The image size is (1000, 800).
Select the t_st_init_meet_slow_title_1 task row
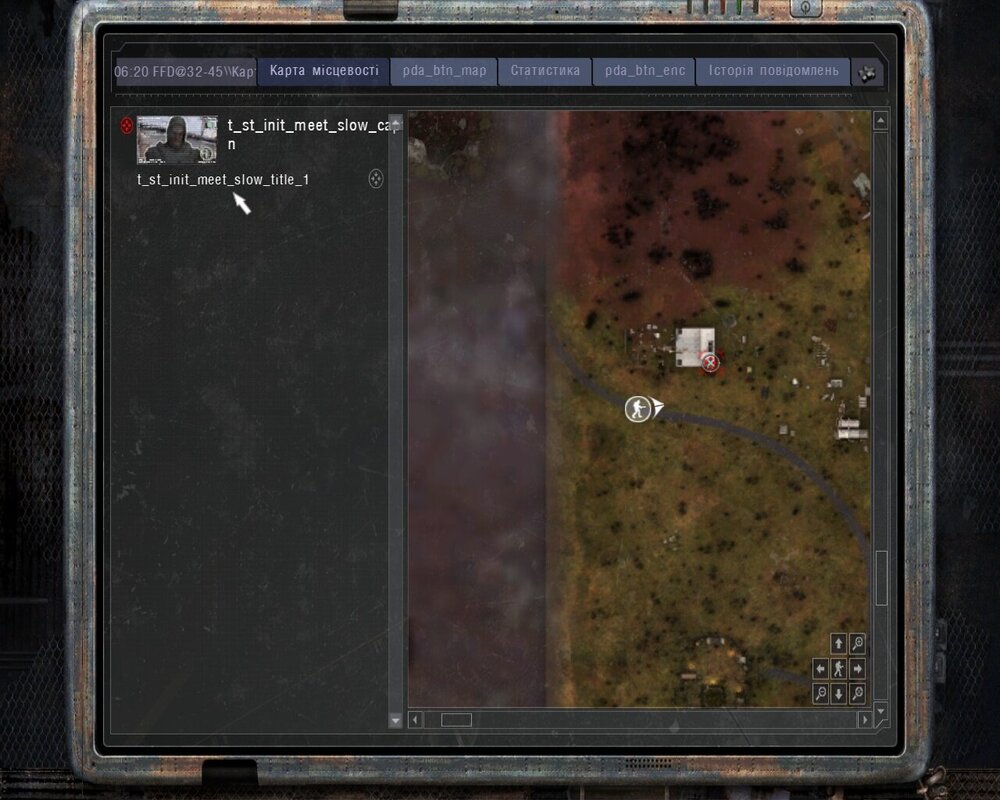pos(223,180)
